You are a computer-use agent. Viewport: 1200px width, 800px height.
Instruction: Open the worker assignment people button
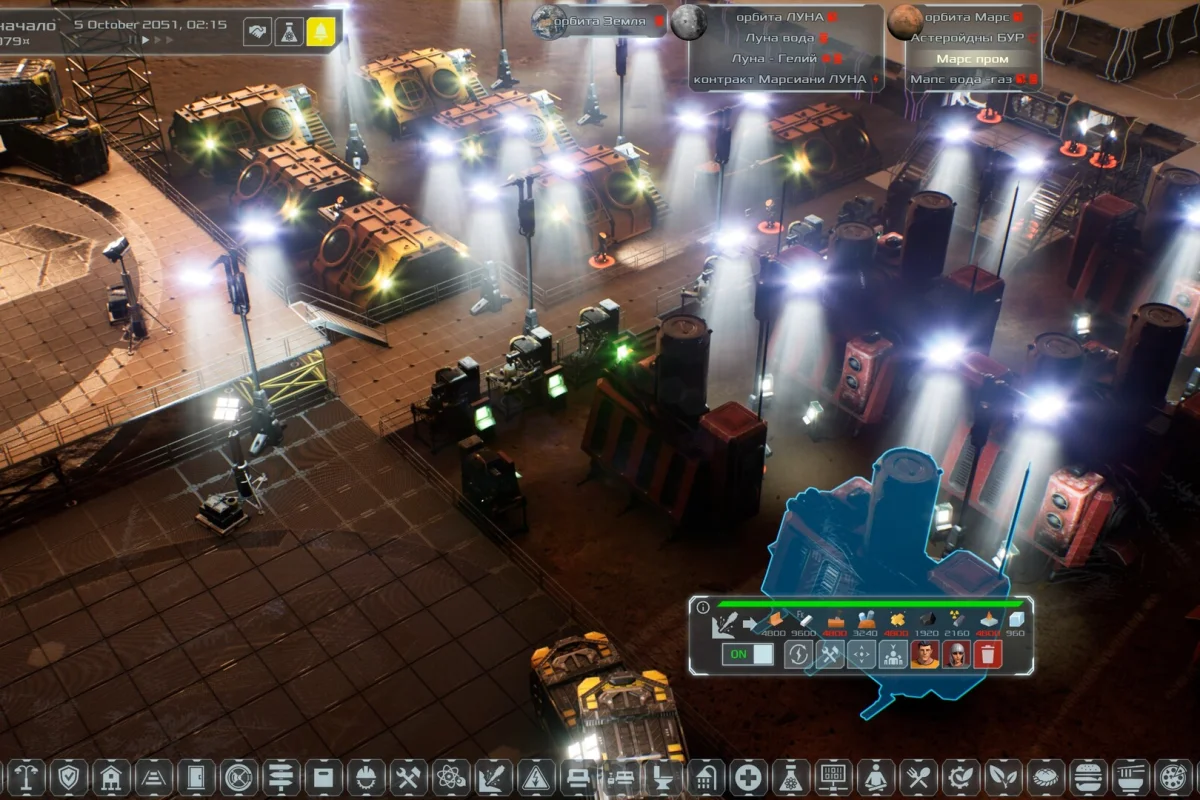click(x=892, y=655)
